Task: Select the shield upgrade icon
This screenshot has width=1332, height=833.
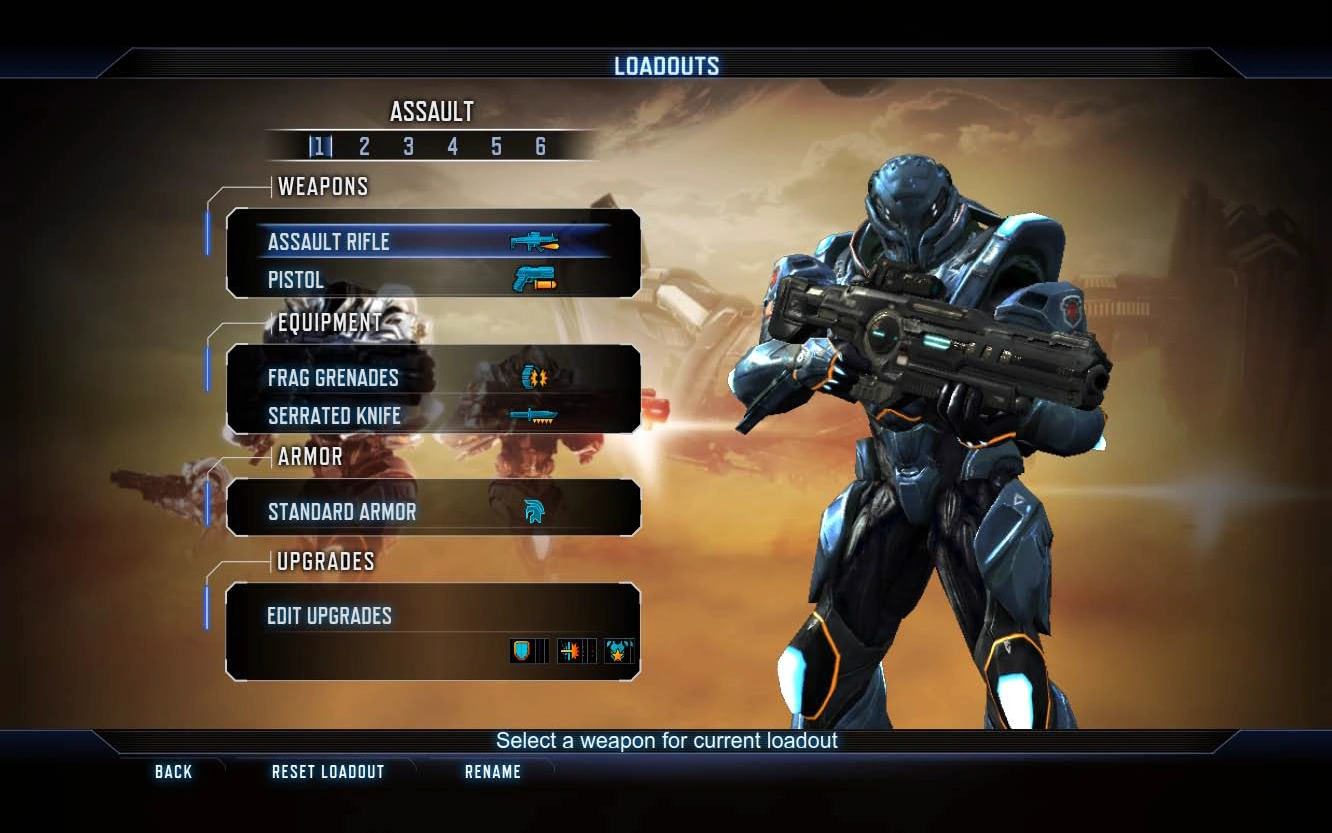Action: (x=524, y=651)
